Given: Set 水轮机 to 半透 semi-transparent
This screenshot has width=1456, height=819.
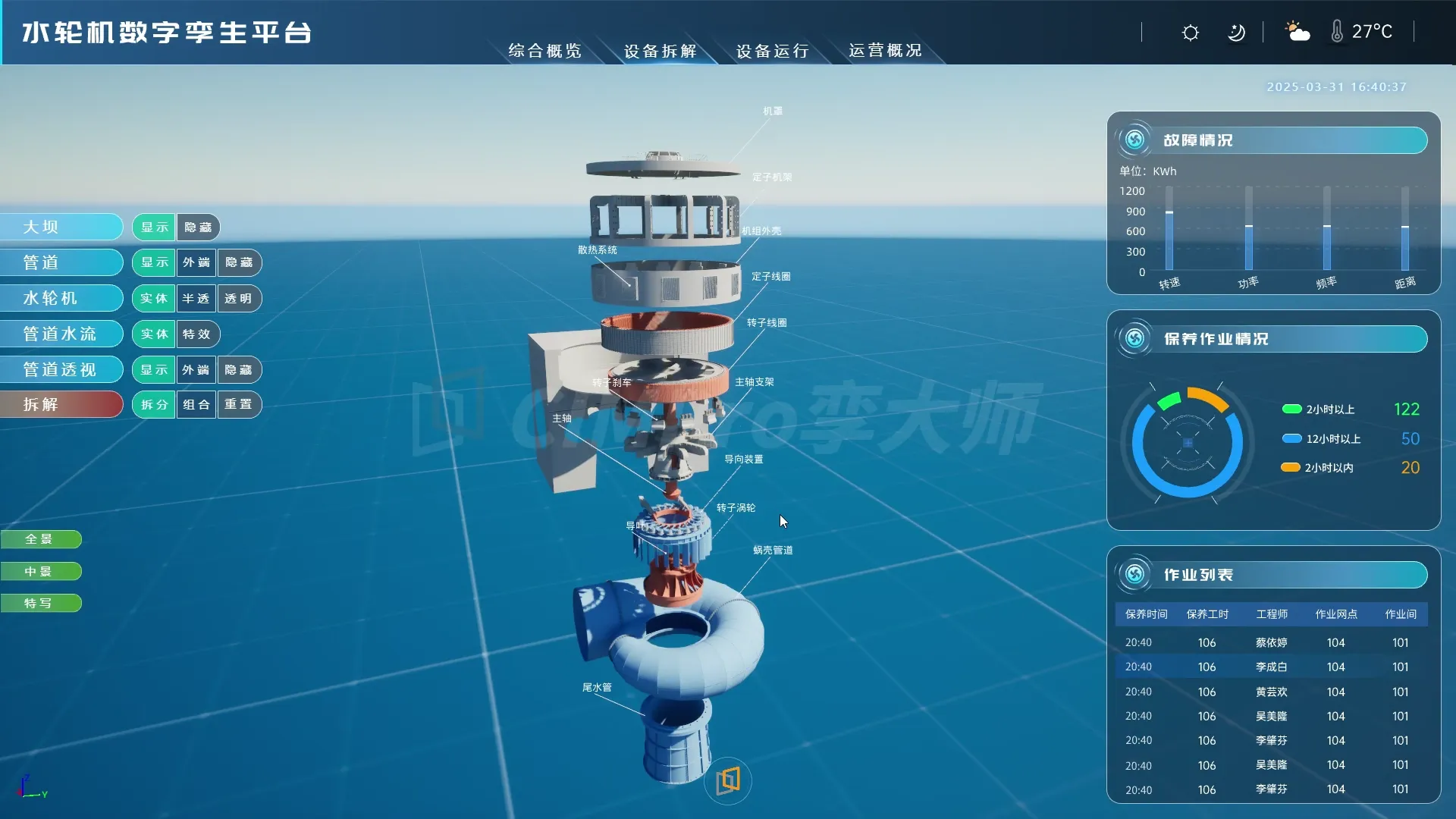Looking at the screenshot, I should point(196,299).
